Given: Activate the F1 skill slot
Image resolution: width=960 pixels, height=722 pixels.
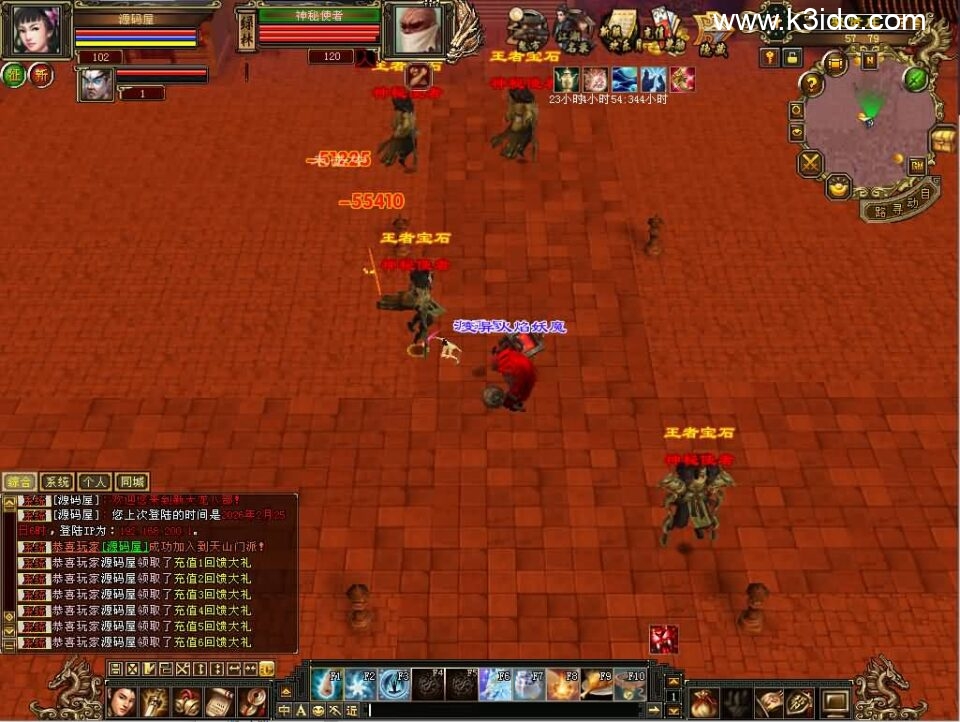Looking at the screenshot, I should click(x=327, y=684).
